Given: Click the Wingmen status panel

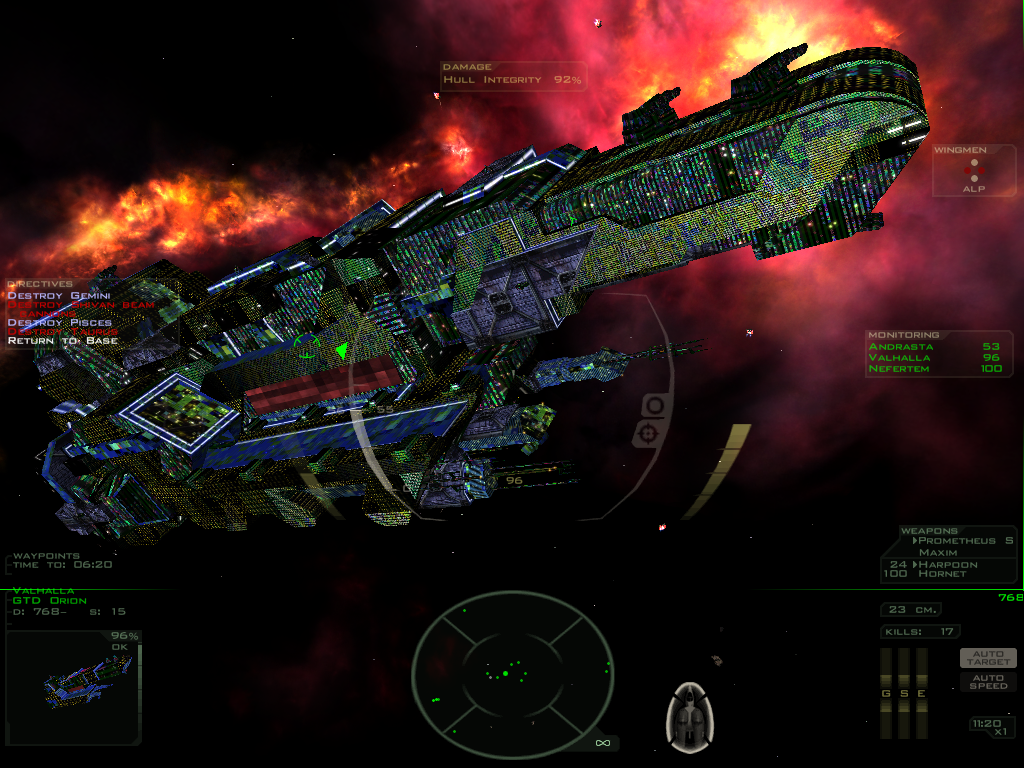Looking at the screenshot, I should point(974,172).
